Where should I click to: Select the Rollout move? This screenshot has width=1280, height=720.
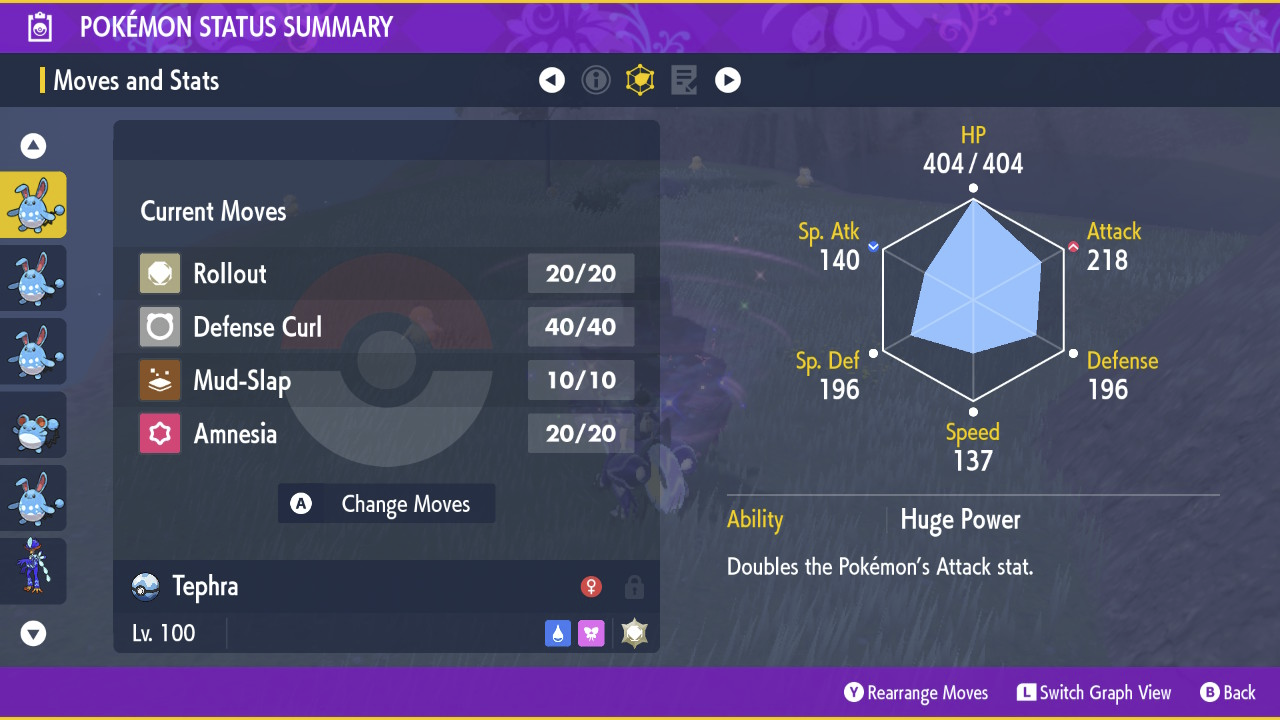coord(386,274)
